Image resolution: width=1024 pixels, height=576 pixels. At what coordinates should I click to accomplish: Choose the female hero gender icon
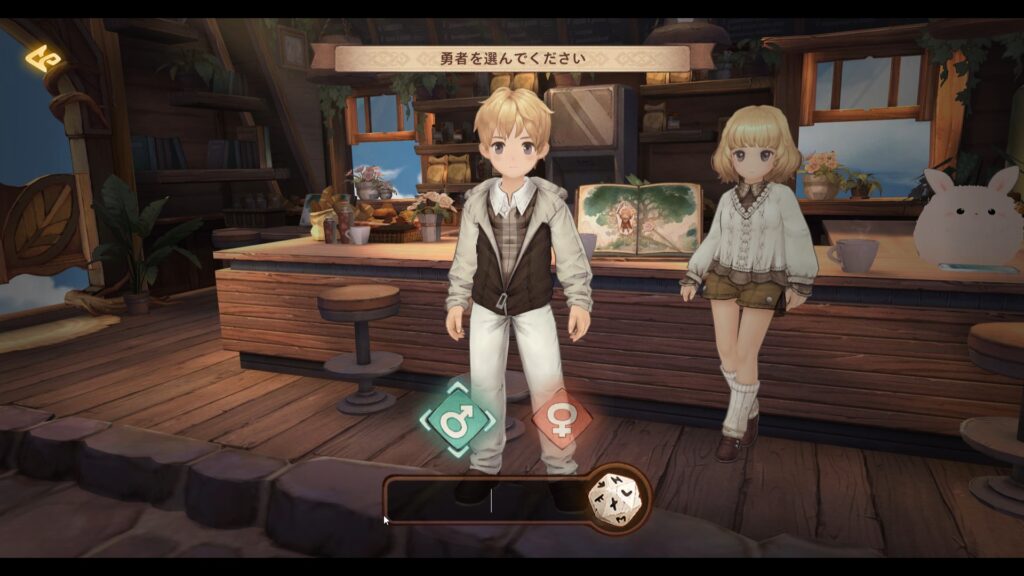pos(561,419)
